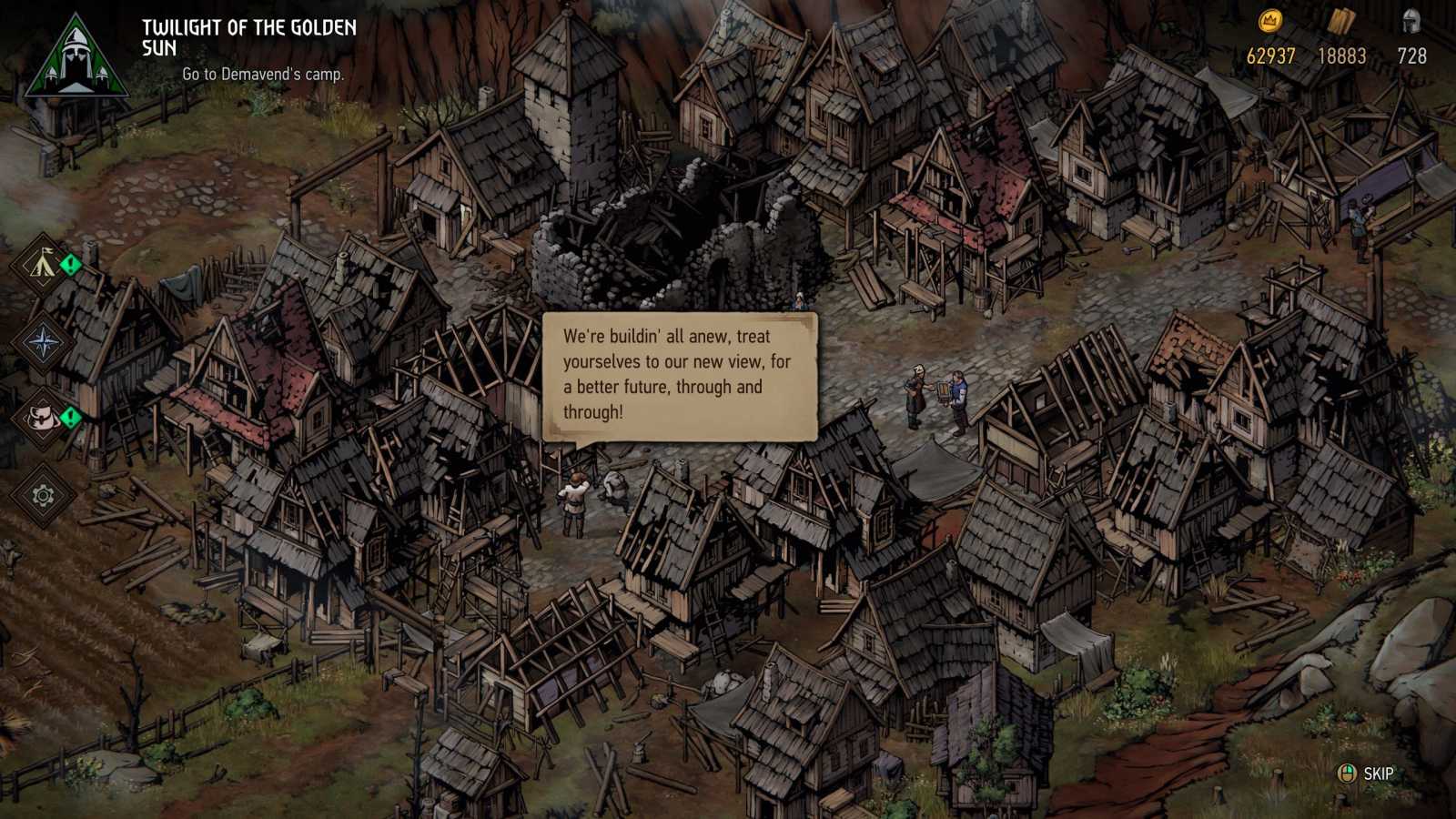
Task: Open the satchel bag icon
Action: point(43,420)
